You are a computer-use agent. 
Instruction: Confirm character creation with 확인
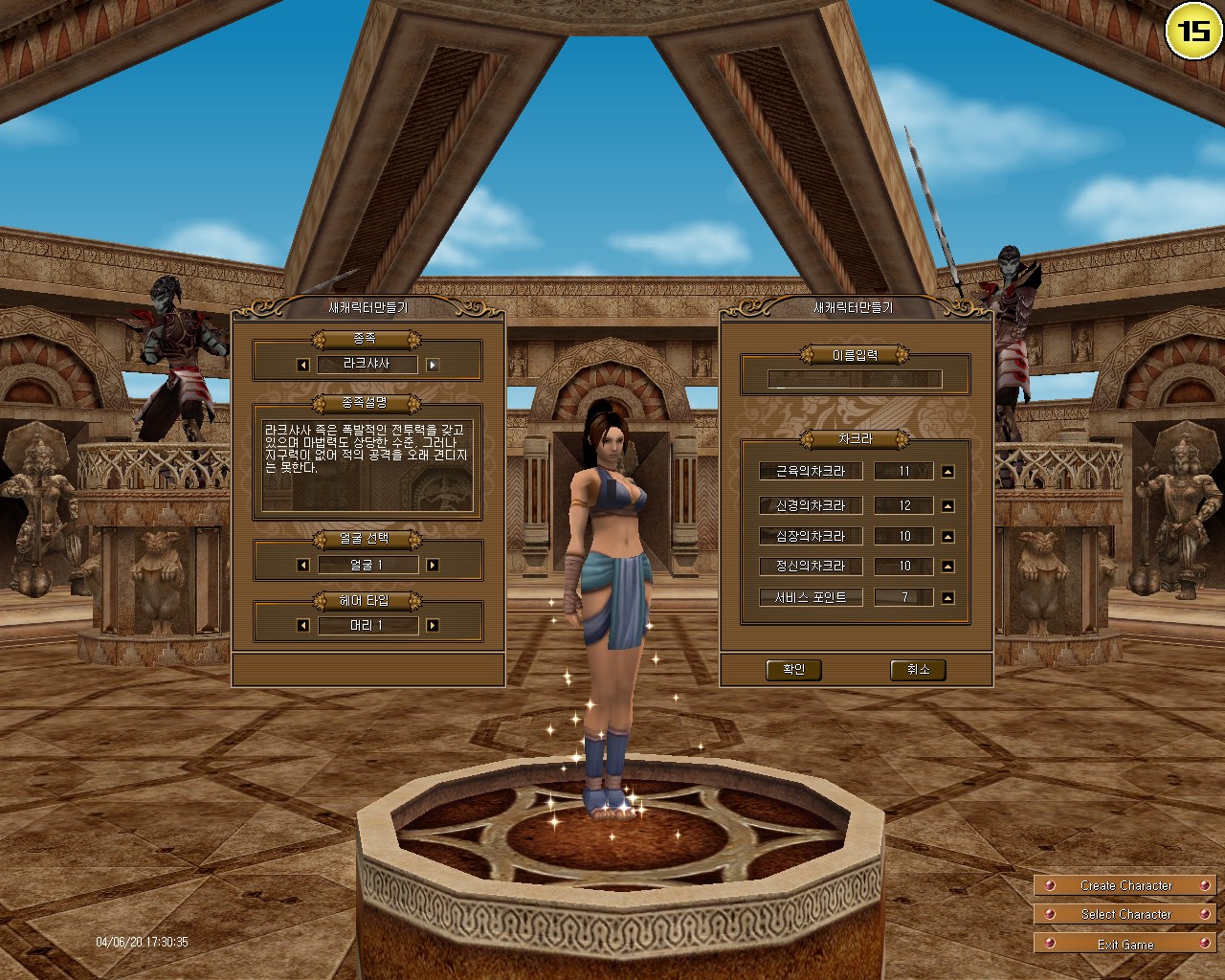point(793,670)
